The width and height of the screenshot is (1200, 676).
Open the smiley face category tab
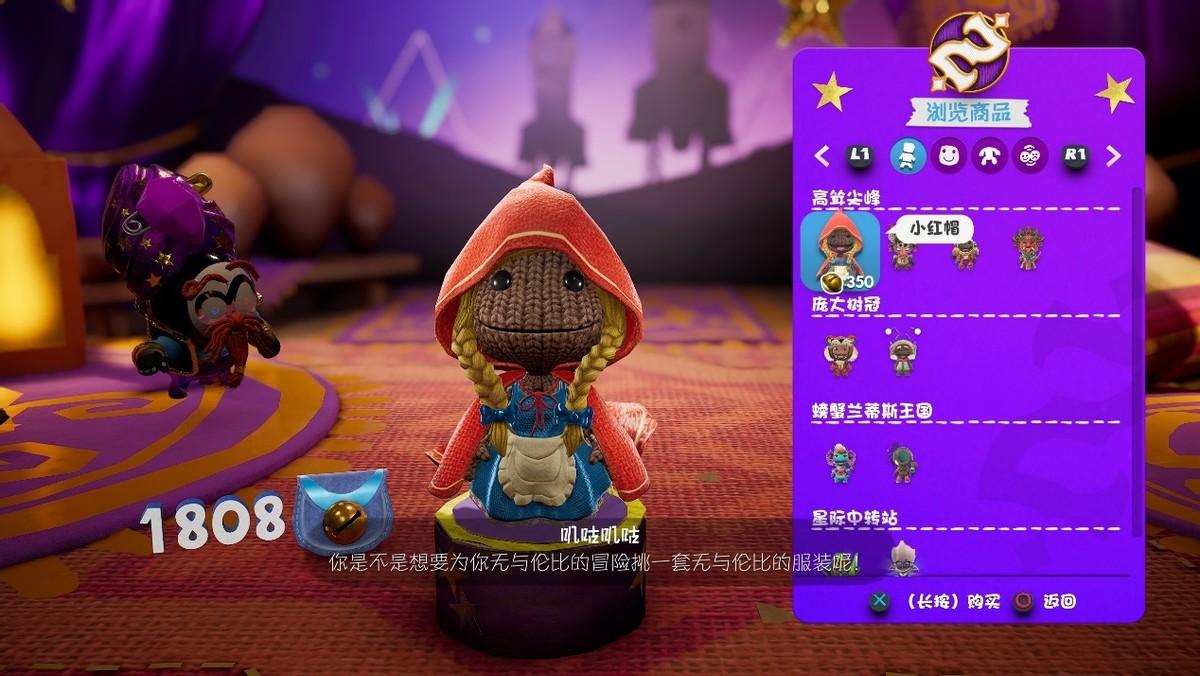tap(948, 156)
